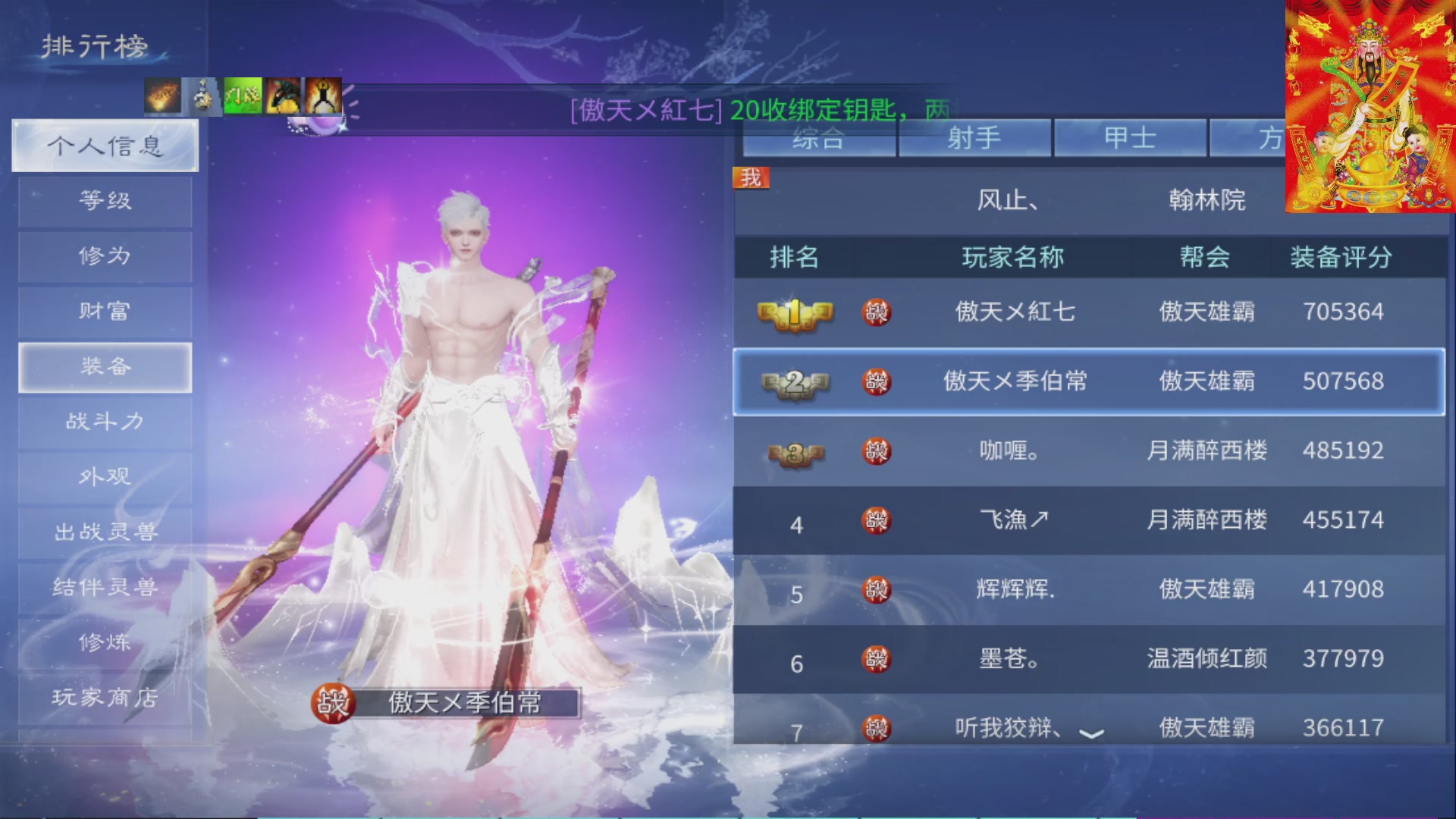Open the 财富 ranking category
The image size is (1456, 819).
(x=105, y=311)
